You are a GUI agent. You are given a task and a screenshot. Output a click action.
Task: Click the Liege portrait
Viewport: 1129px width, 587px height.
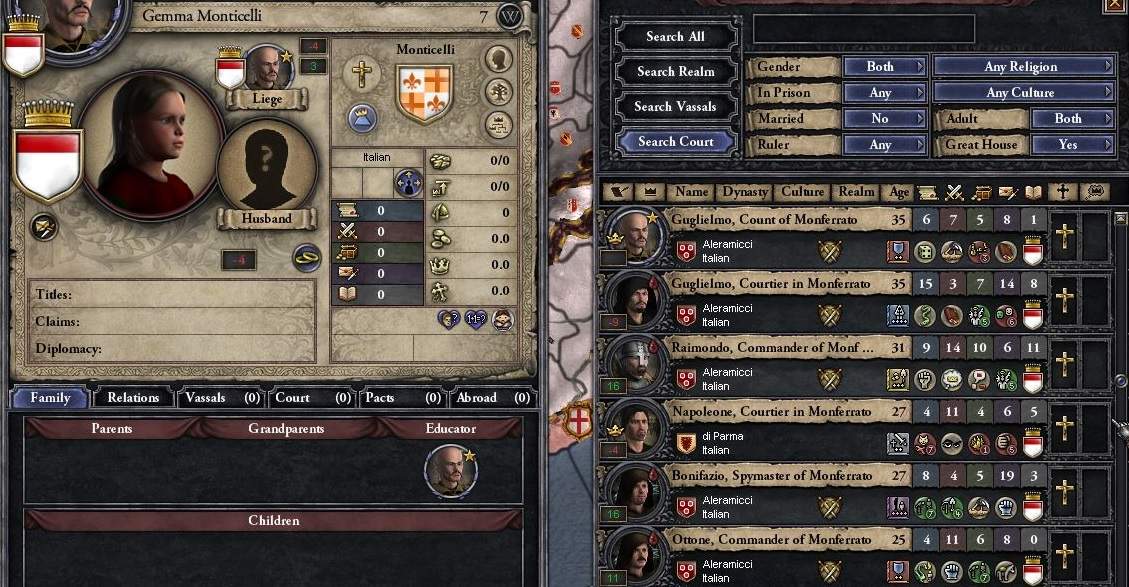(267, 68)
